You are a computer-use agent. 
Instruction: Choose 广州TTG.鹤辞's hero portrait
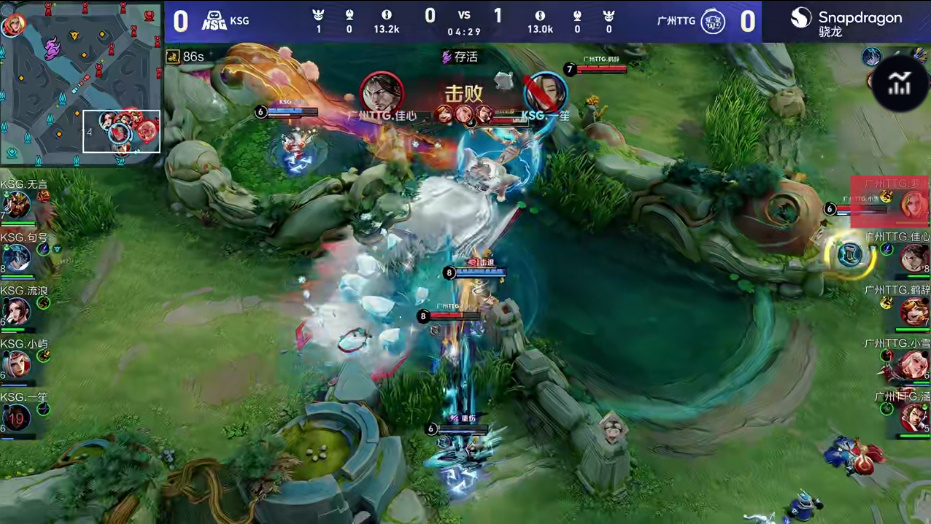click(x=914, y=311)
